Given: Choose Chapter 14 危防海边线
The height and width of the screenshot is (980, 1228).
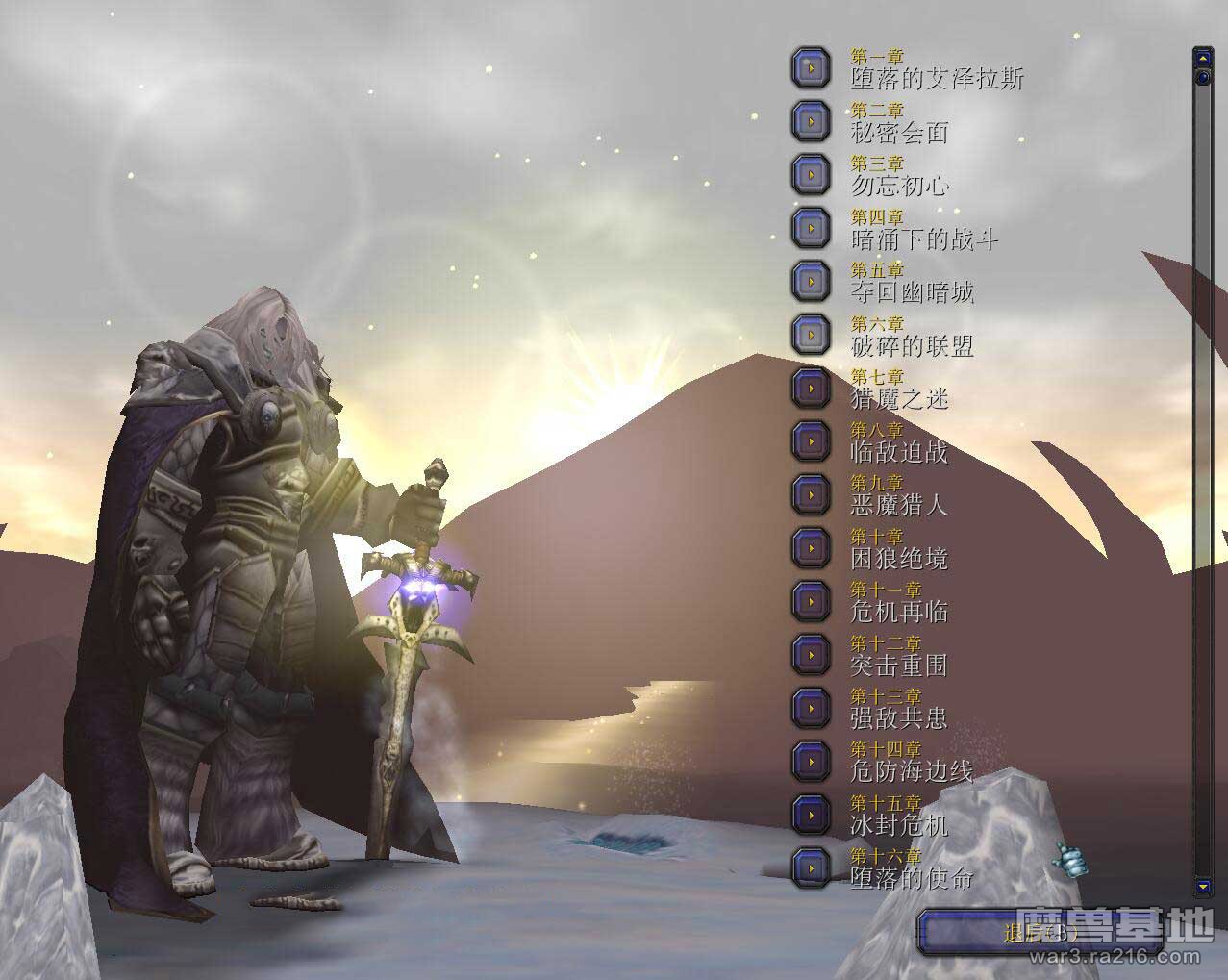Looking at the screenshot, I should point(812,761).
